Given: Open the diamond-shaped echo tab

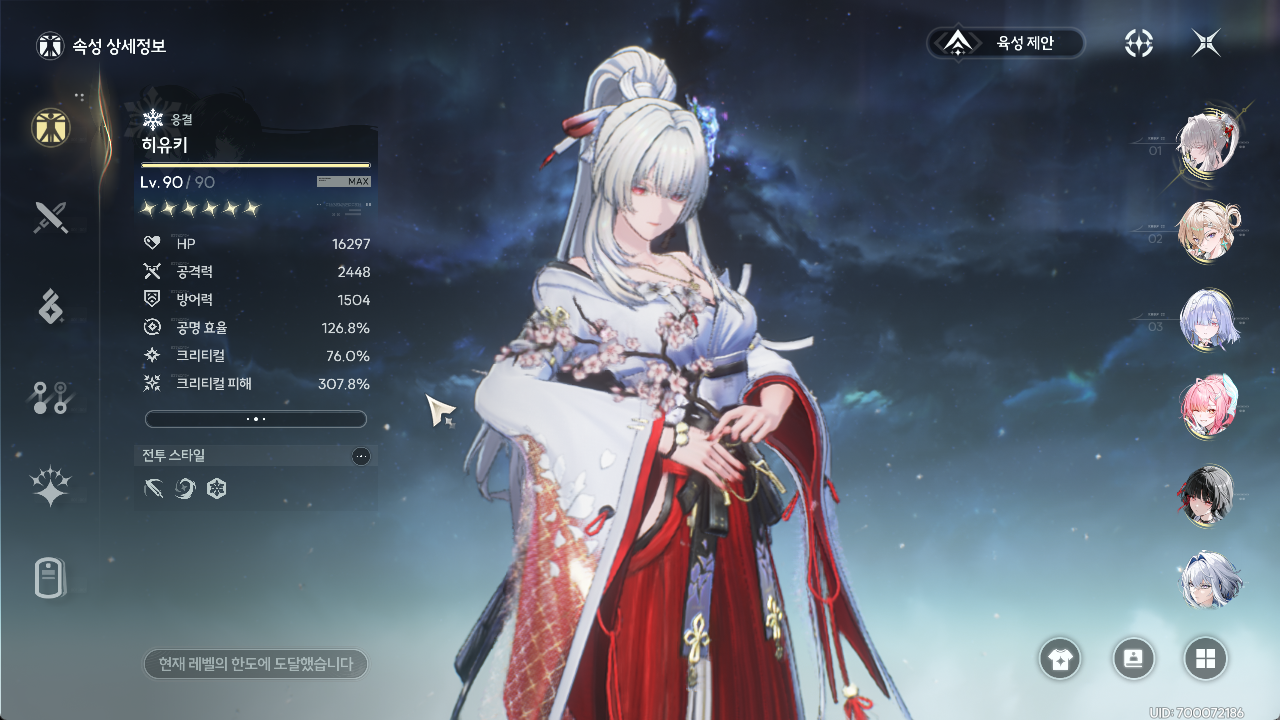Looking at the screenshot, I should coord(51,307).
